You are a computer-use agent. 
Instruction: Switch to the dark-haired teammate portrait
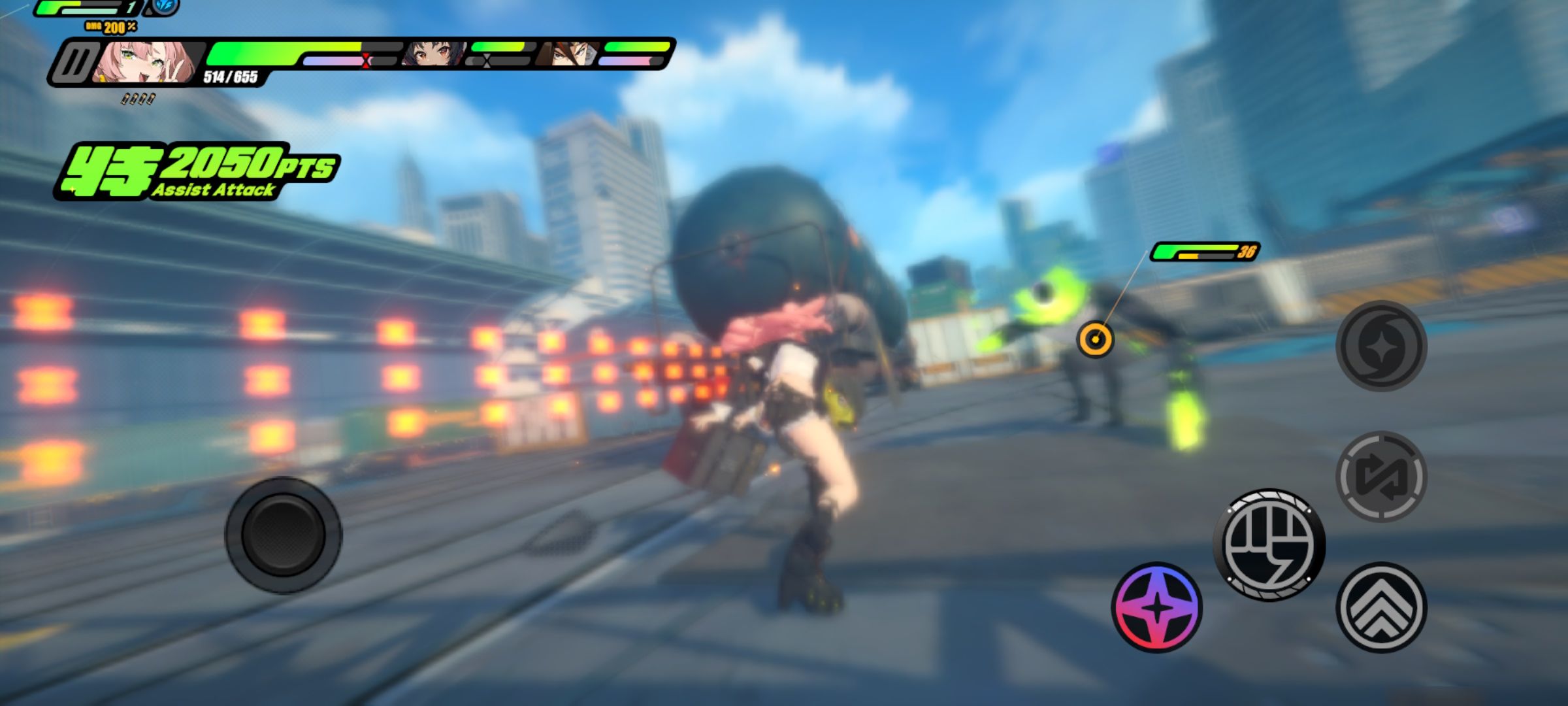click(431, 56)
